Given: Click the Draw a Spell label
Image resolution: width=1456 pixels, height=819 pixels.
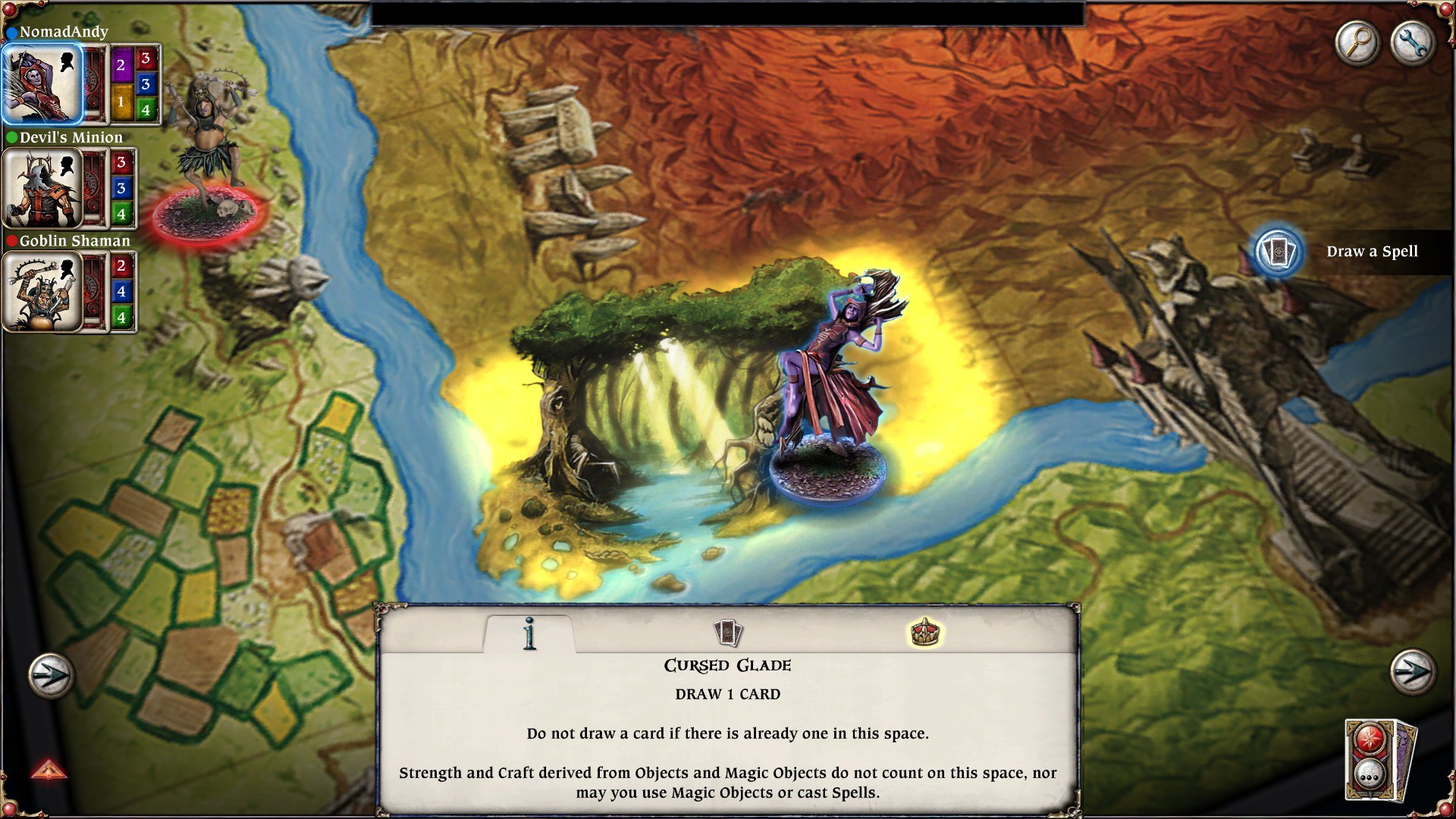Looking at the screenshot, I should (x=1373, y=251).
